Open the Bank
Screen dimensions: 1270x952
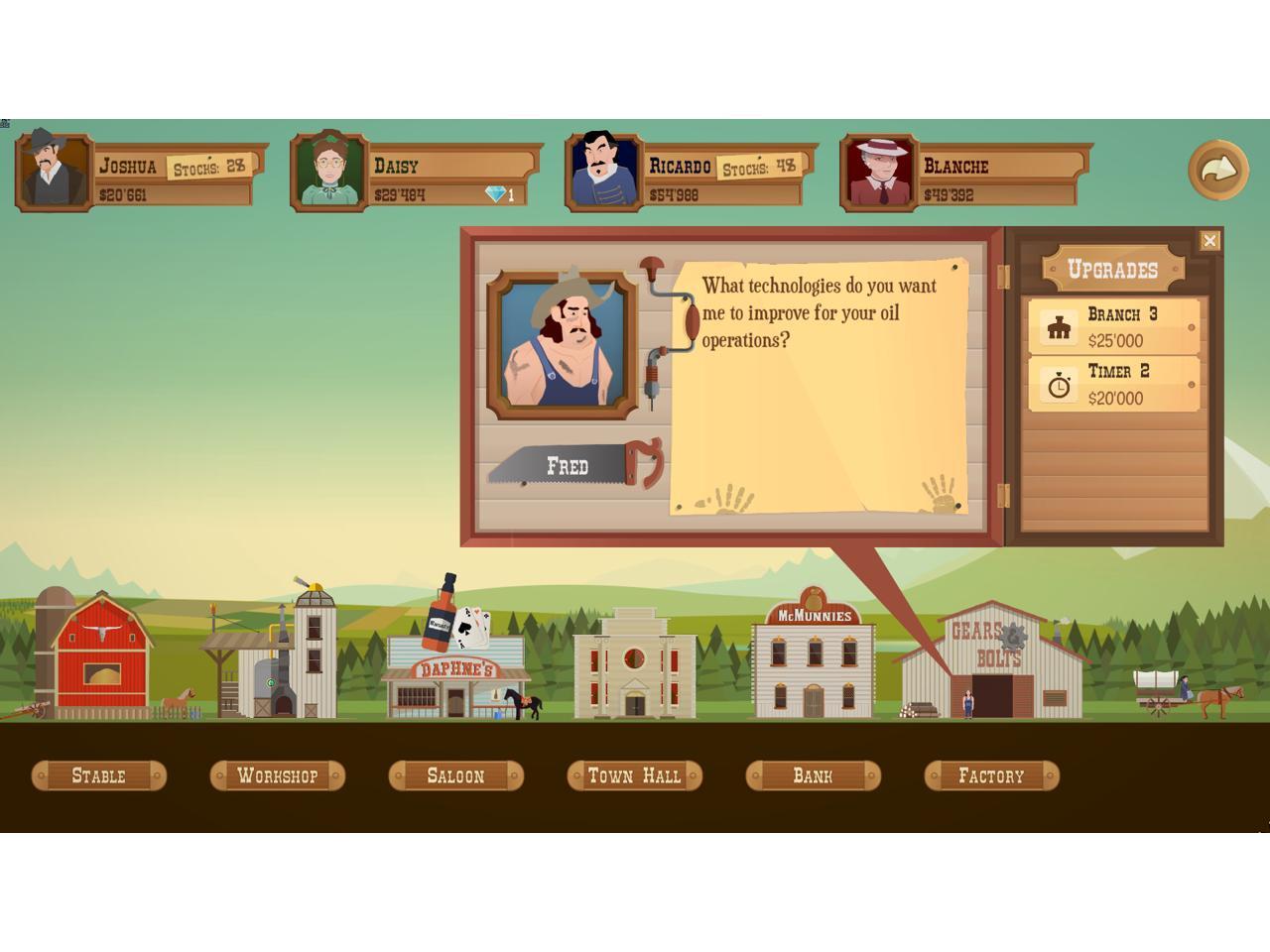814,775
